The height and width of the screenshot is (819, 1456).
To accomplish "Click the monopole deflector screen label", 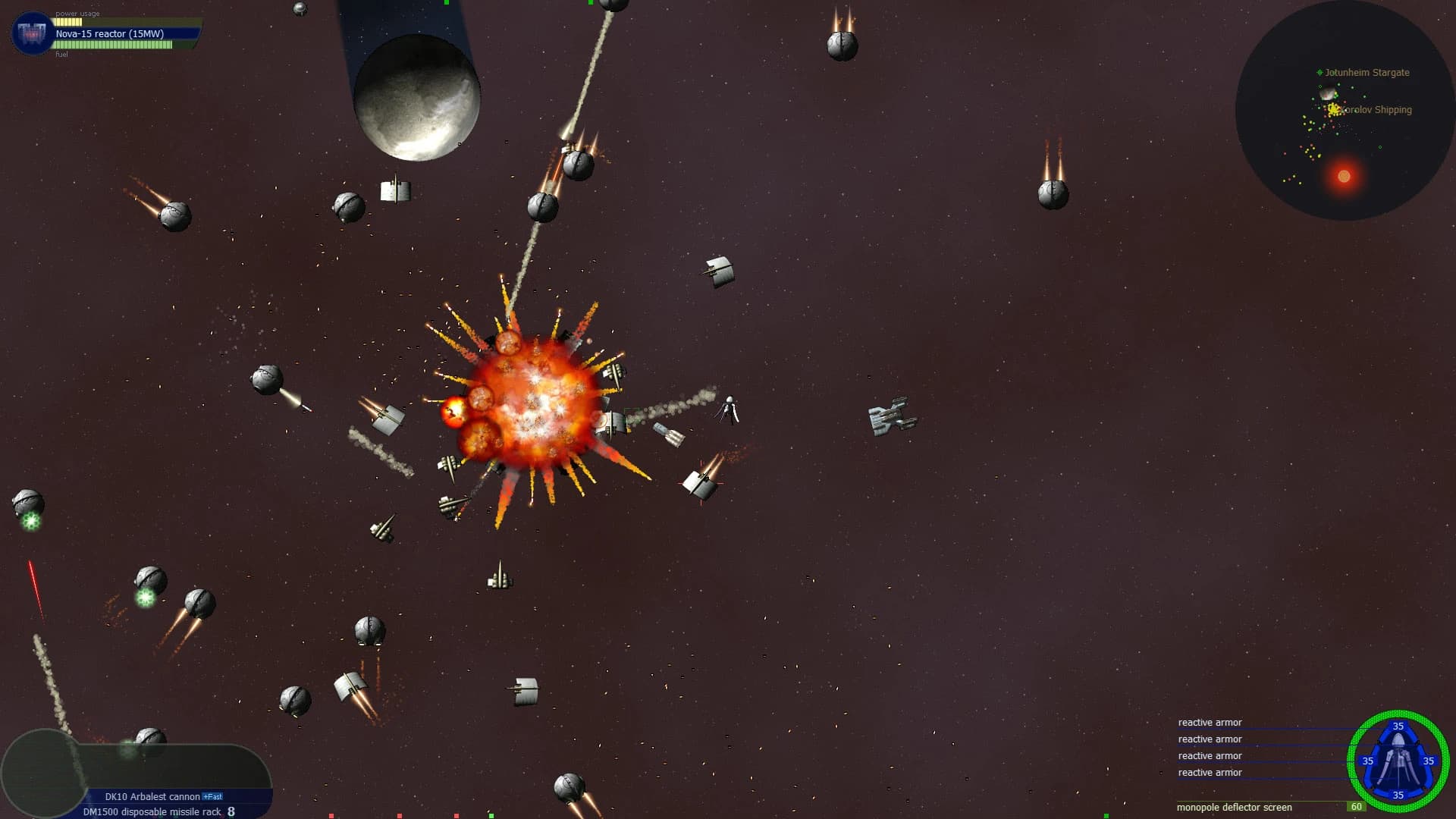I will click(1234, 808).
